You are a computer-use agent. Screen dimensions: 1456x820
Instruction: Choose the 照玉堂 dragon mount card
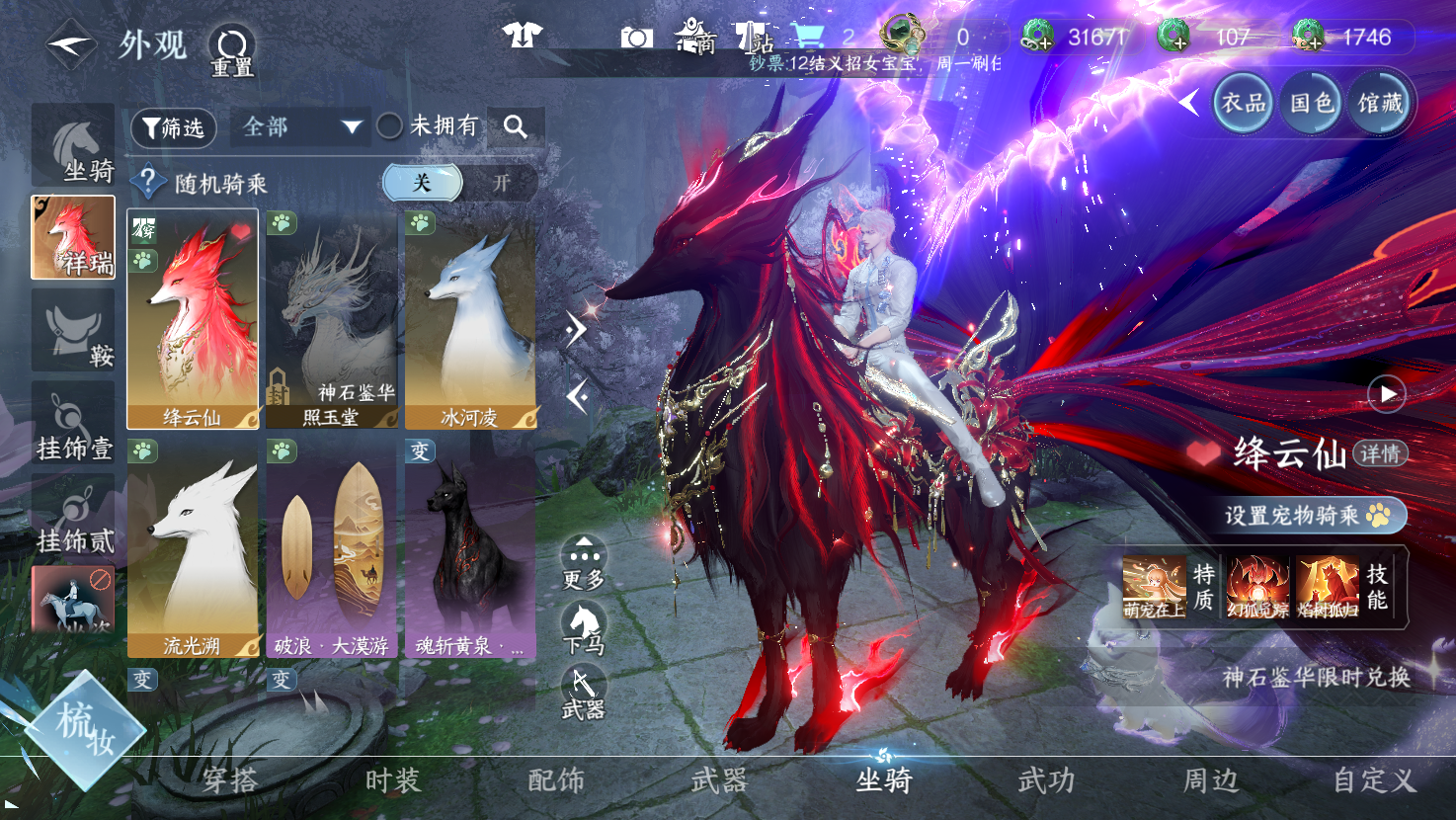tap(331, 319)
